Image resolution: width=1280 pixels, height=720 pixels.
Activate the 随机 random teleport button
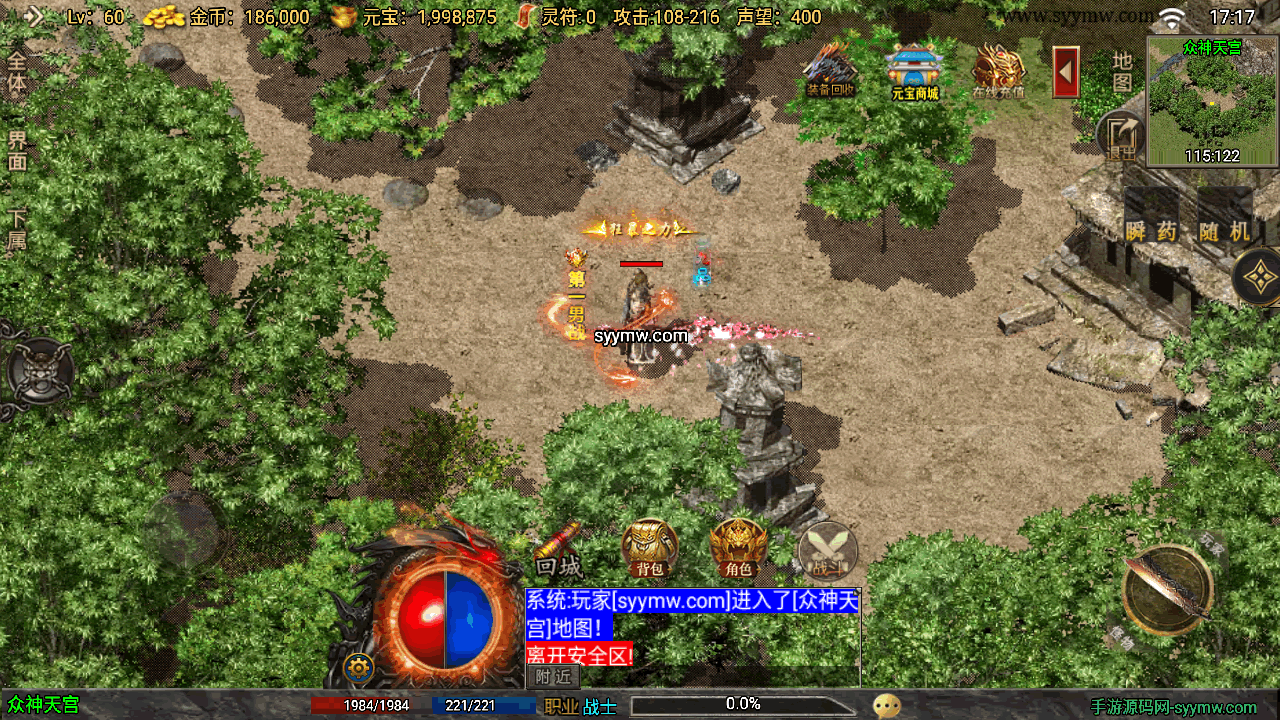1225,230
